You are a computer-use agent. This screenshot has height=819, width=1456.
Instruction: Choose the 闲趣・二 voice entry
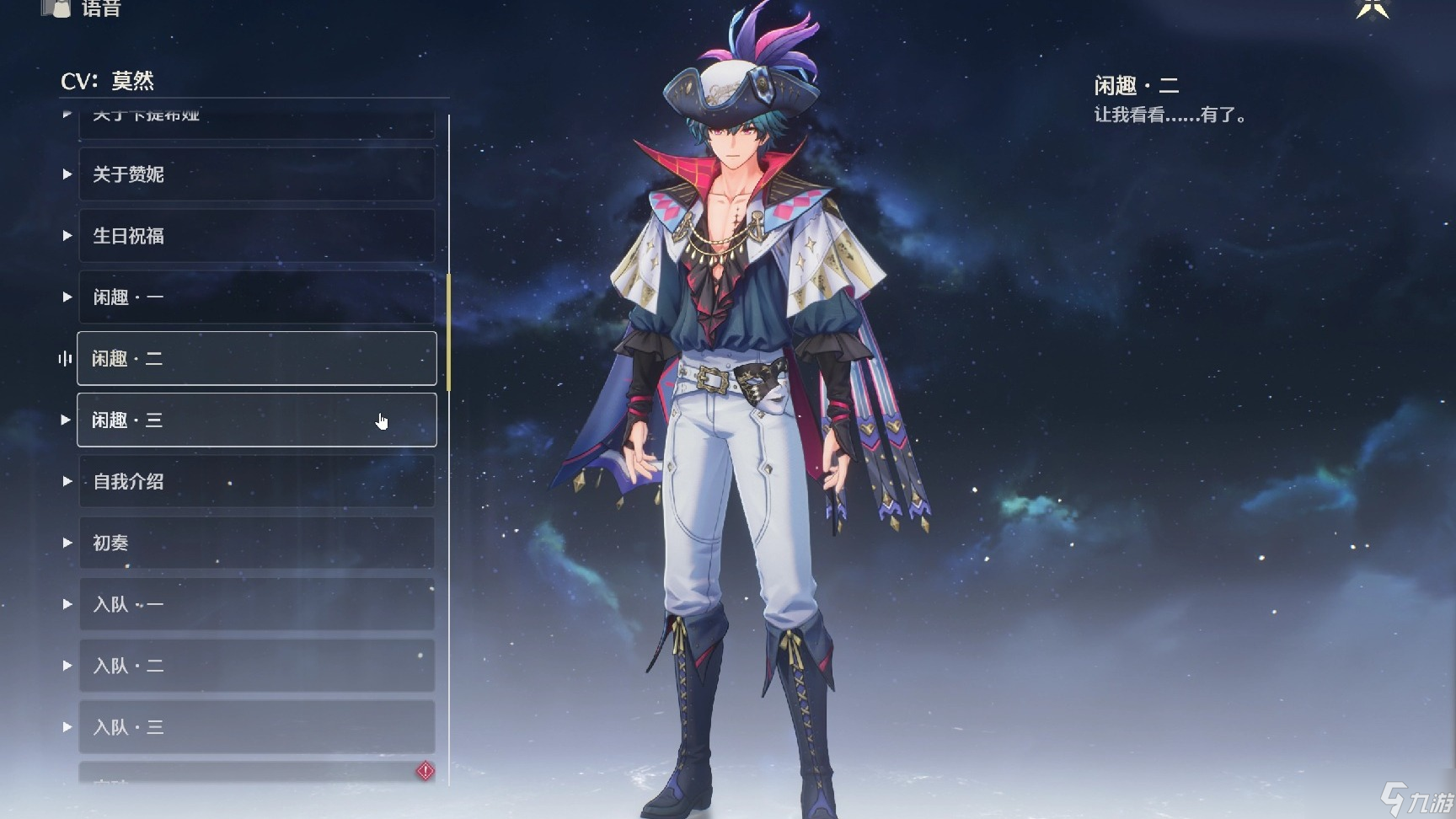[x=256, y=359]
